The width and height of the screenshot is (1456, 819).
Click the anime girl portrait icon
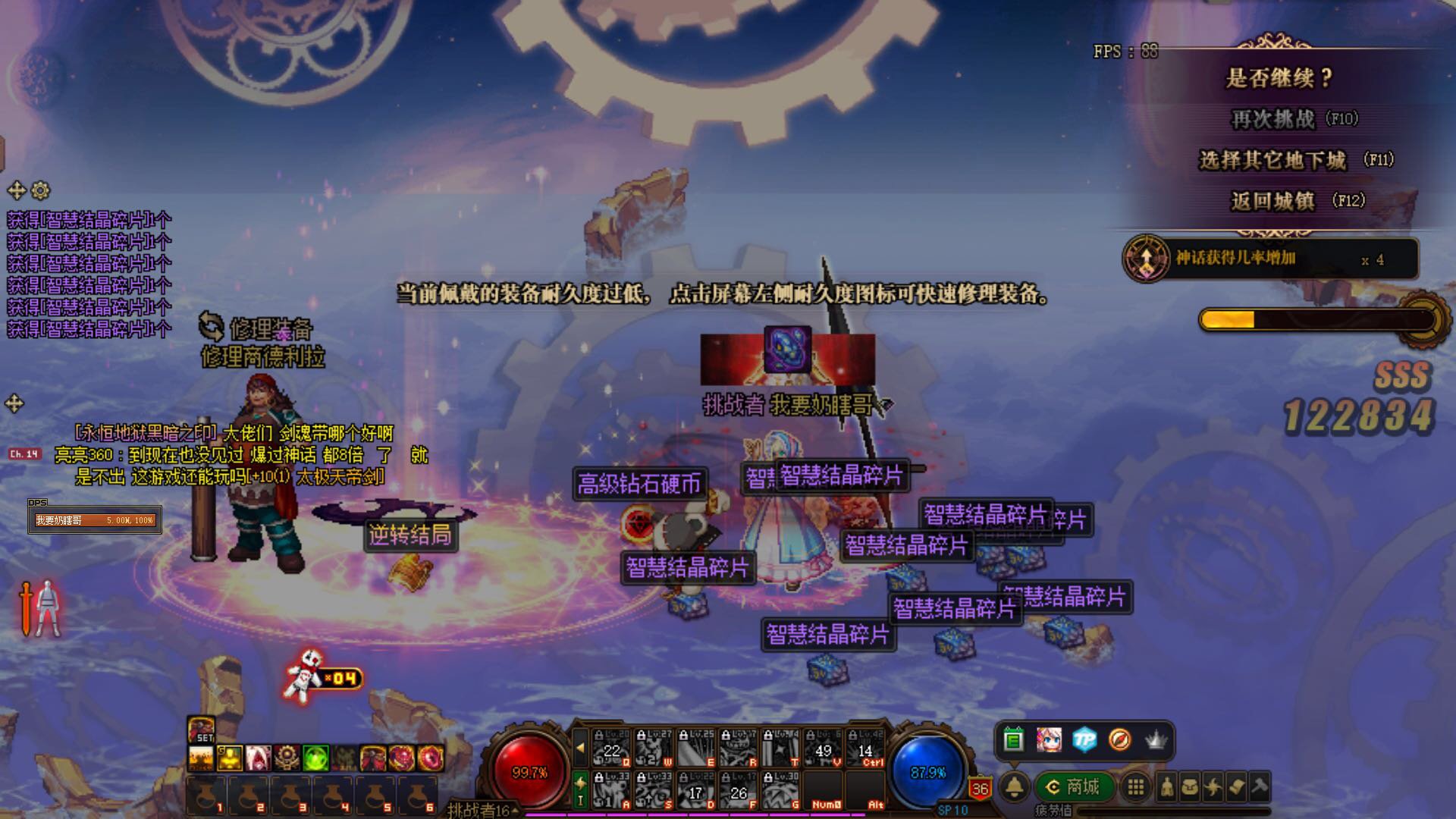point(1049,739)
